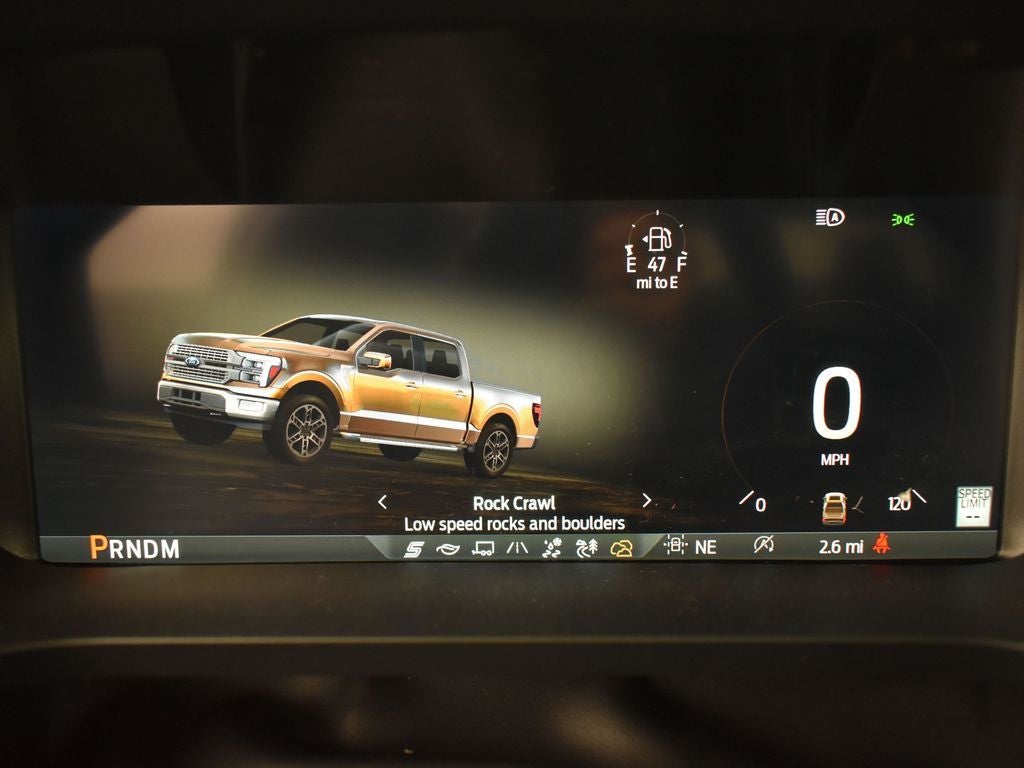Select the road lanes drive mode icon
The height and width of the screenshot is (768, 1024).
[517, 548]
